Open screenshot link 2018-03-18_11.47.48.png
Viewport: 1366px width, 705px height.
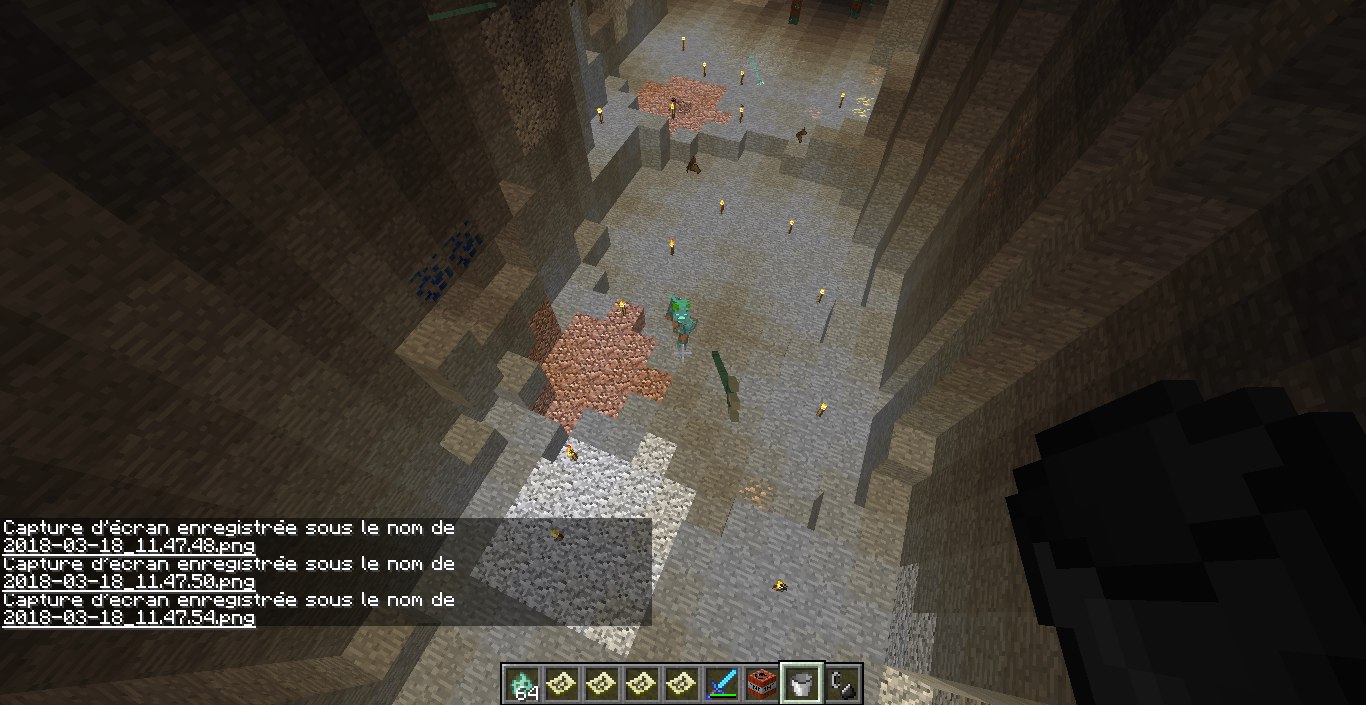[129, 546]
